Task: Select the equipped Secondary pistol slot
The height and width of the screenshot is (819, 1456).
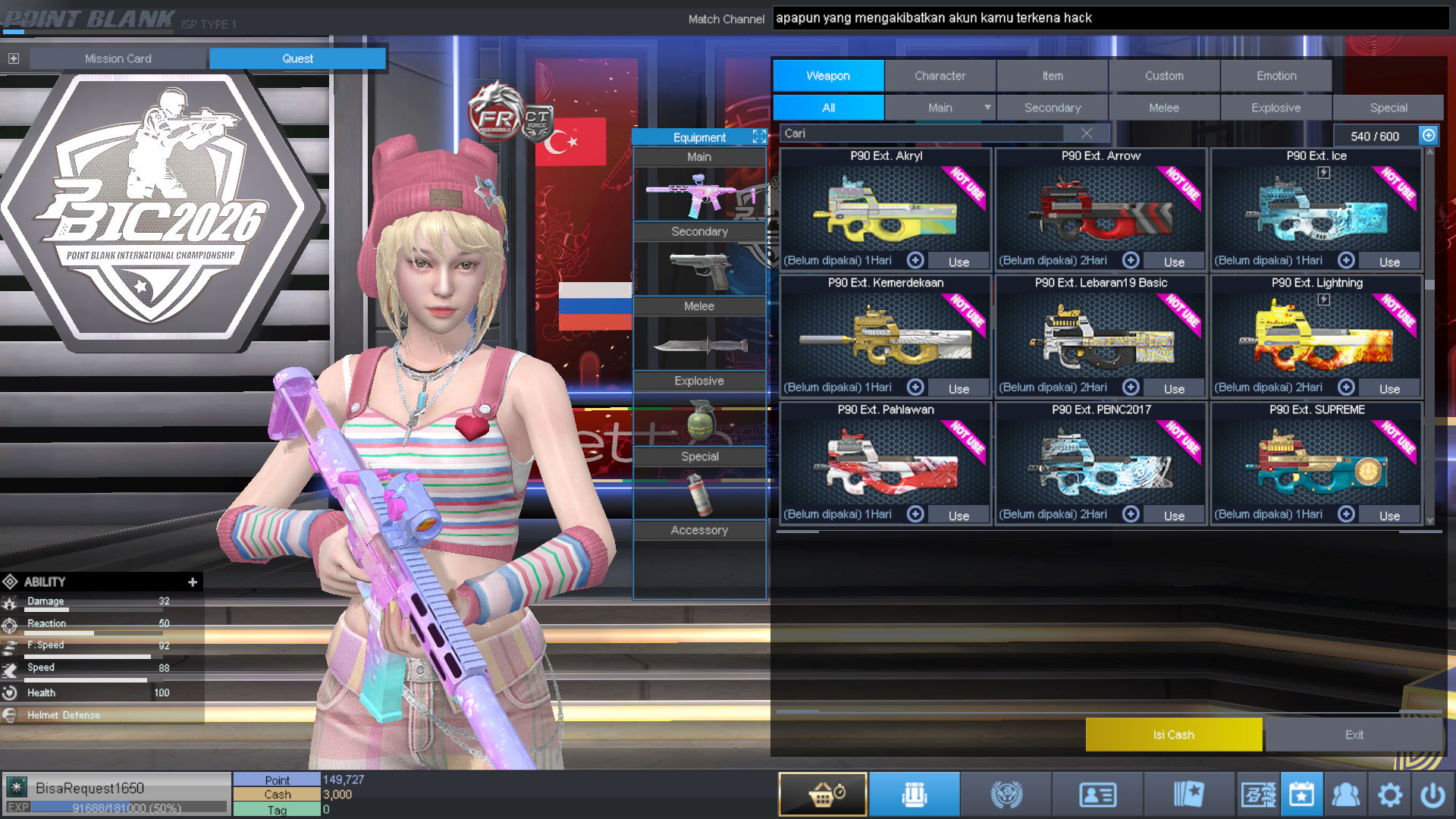Action: point(699,268)
